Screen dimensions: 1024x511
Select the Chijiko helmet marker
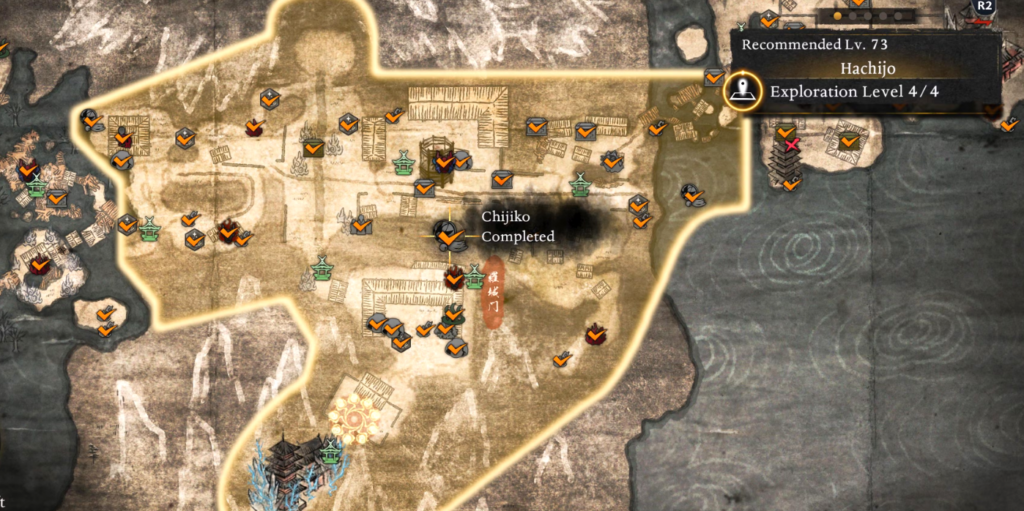(x=448, y=235)
